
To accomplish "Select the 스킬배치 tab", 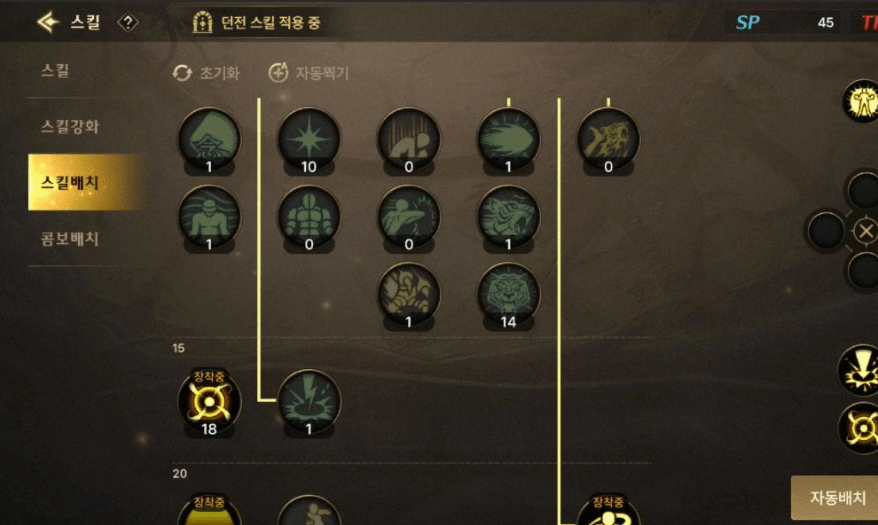I will tap(77, 183).
